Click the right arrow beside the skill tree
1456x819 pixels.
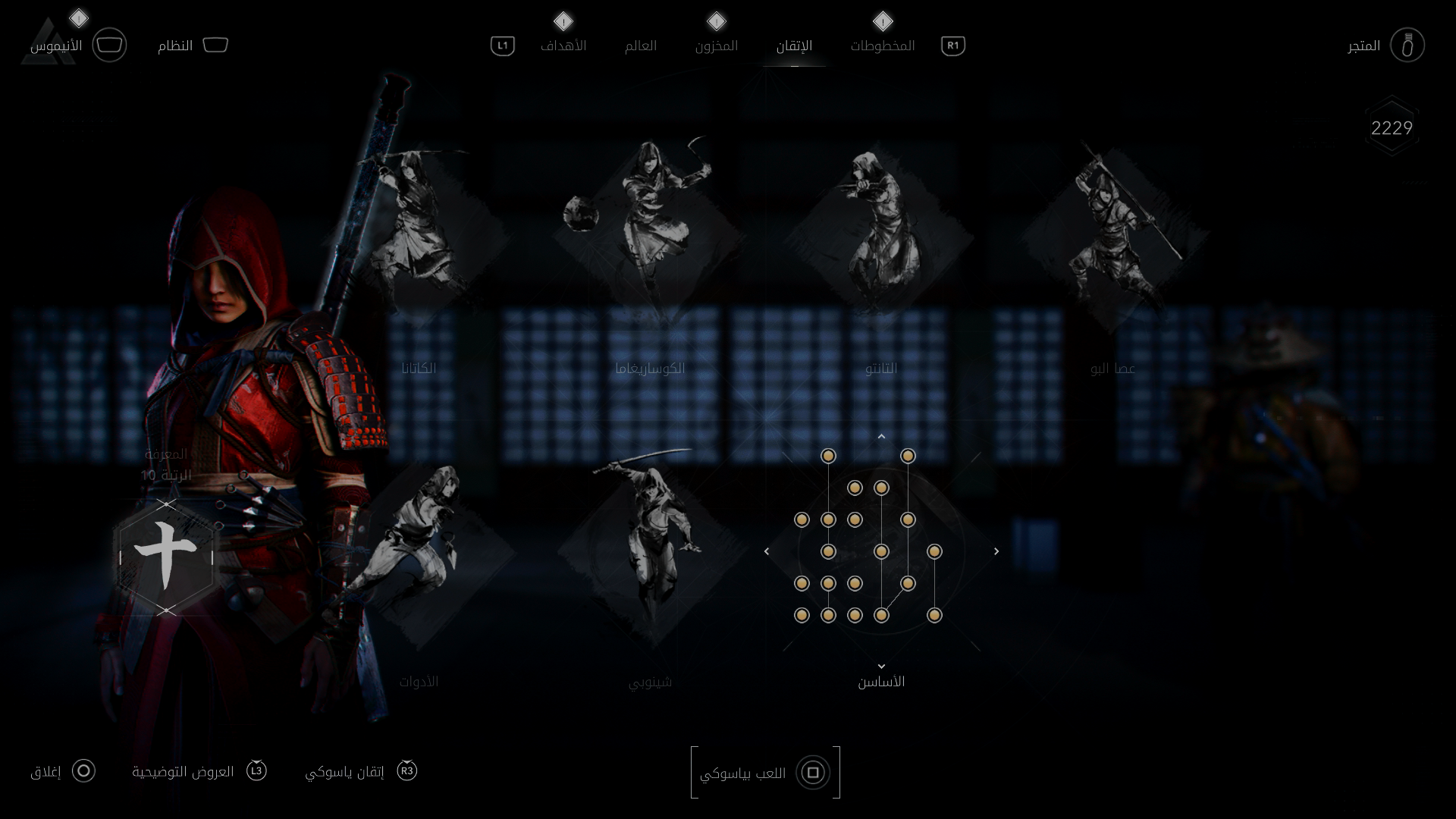996,551
